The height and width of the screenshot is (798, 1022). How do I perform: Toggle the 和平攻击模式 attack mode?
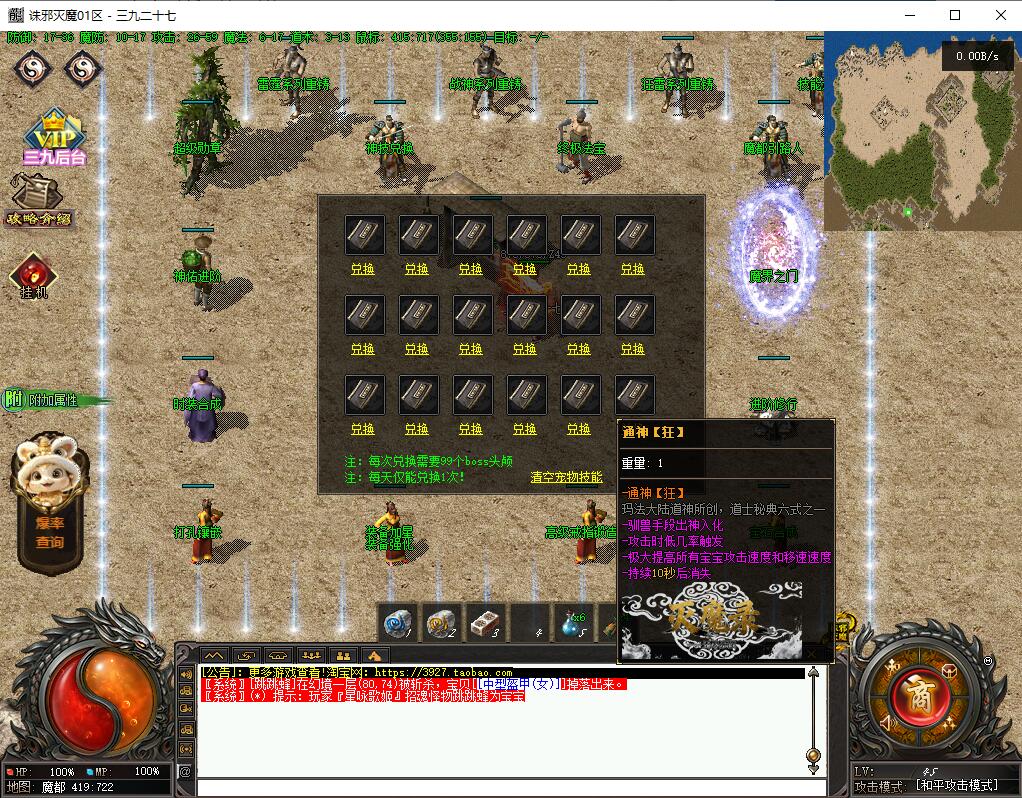tap(957, 786)
